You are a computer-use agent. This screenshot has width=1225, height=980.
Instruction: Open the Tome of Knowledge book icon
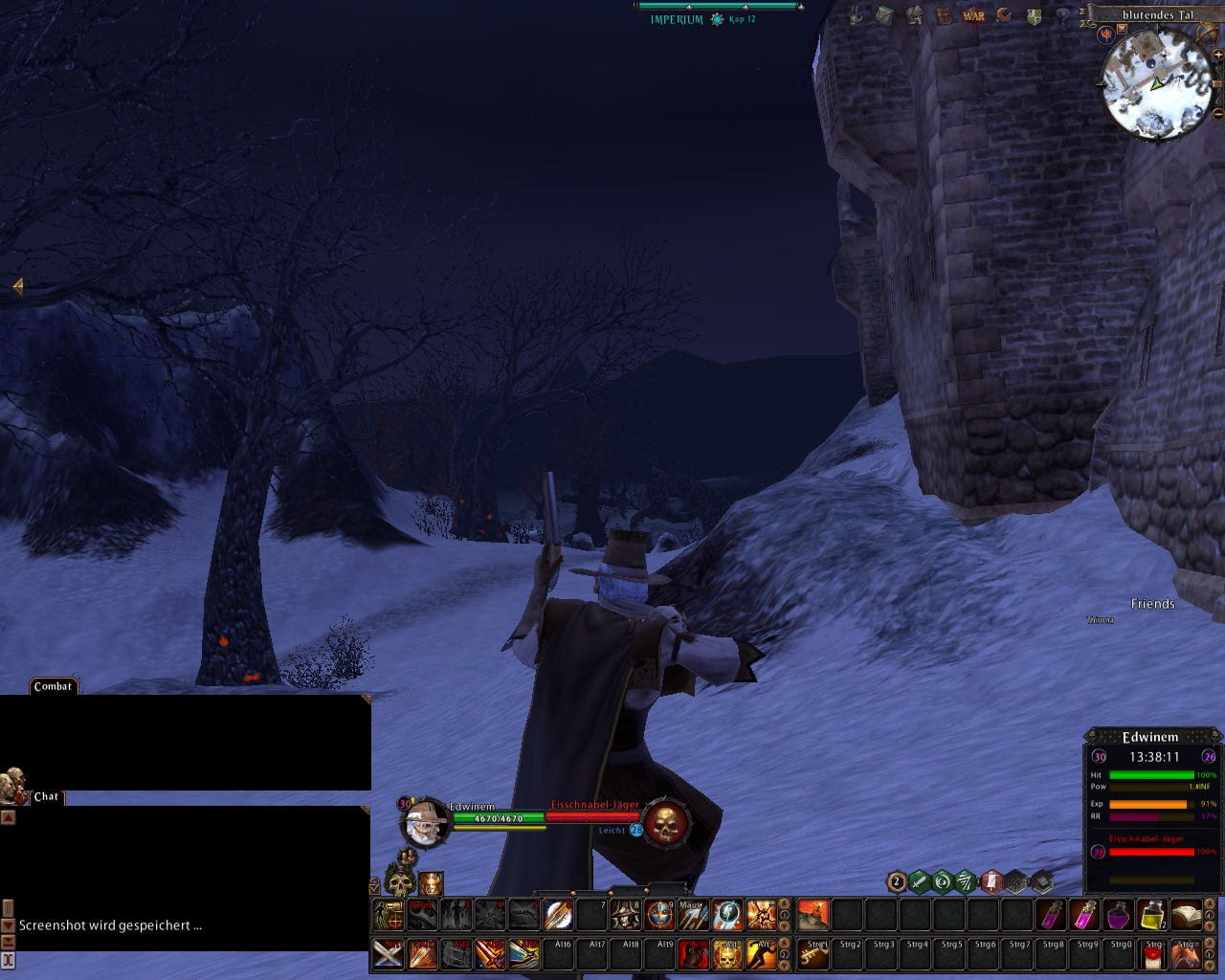coord(945,15)
